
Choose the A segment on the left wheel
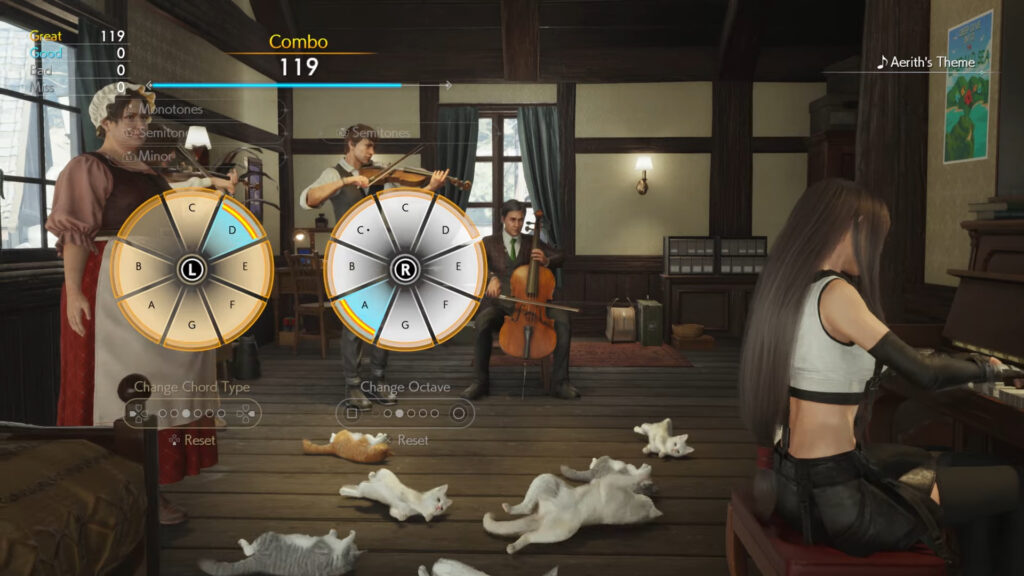pyautogui.click(x=151, y=306)
